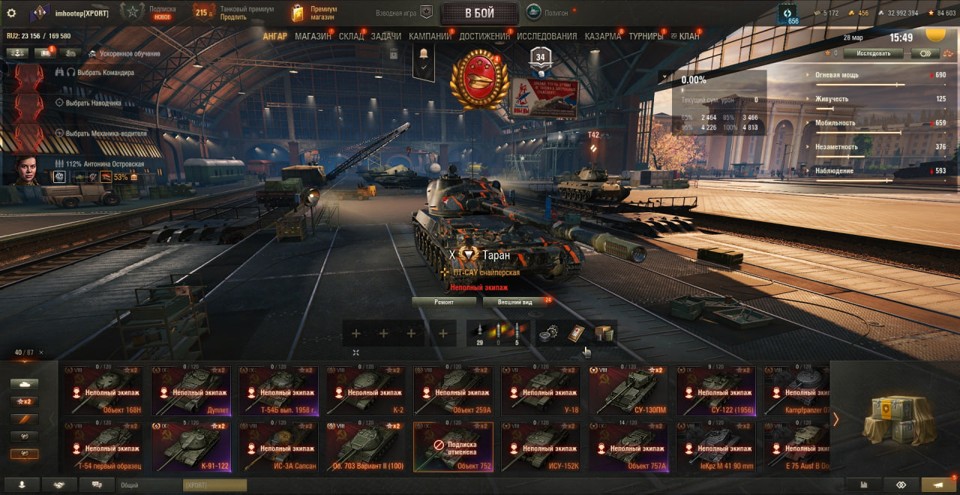Switch to the МАГАЗИН tab

point(313,36)
